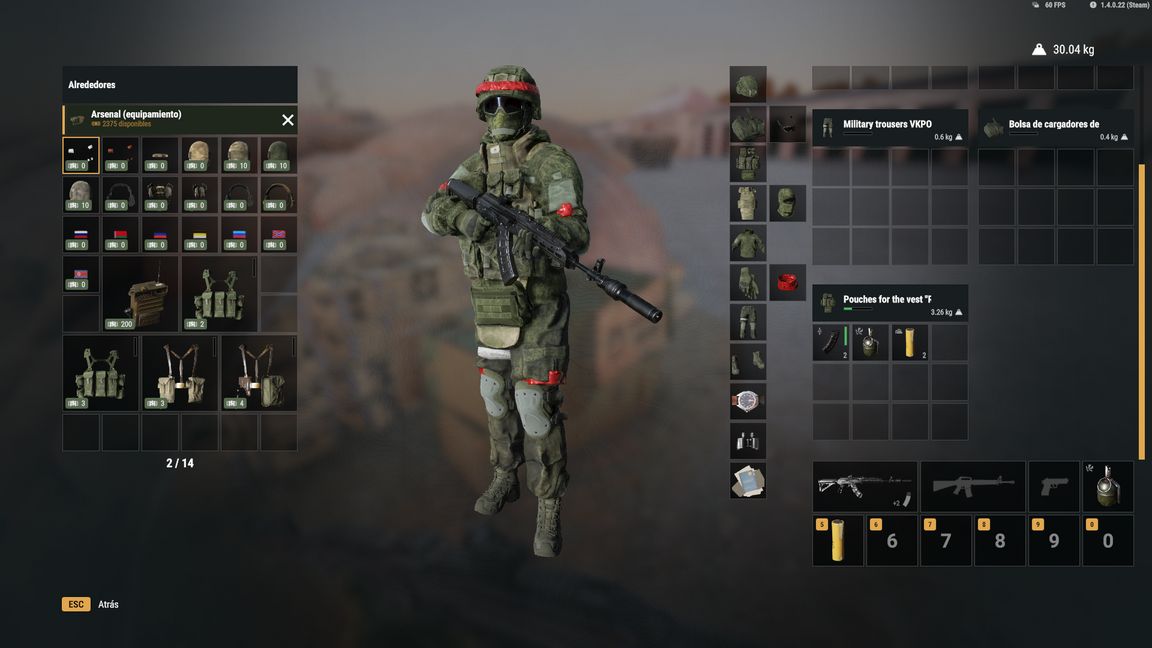This screenshot has width=1152, height=648.
Task: Go back with the Atrás button
Action: tap(108, 604)
